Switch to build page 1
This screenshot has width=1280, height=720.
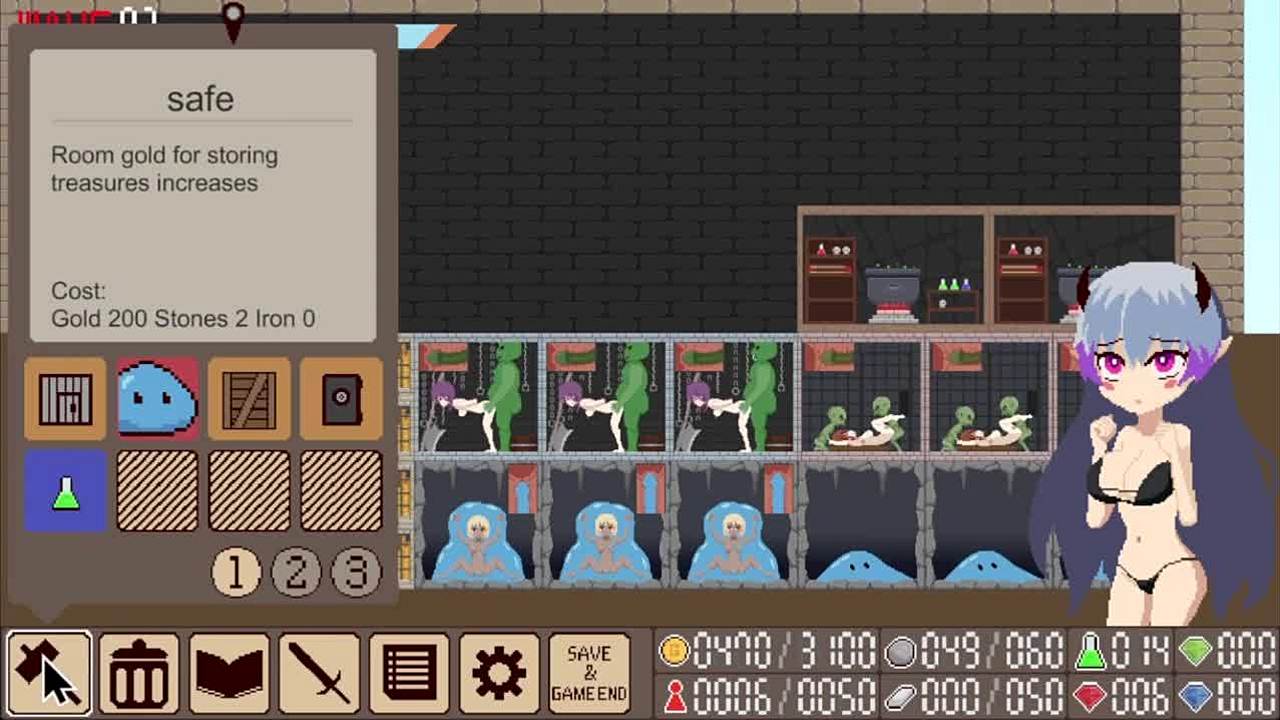[236, 572]
